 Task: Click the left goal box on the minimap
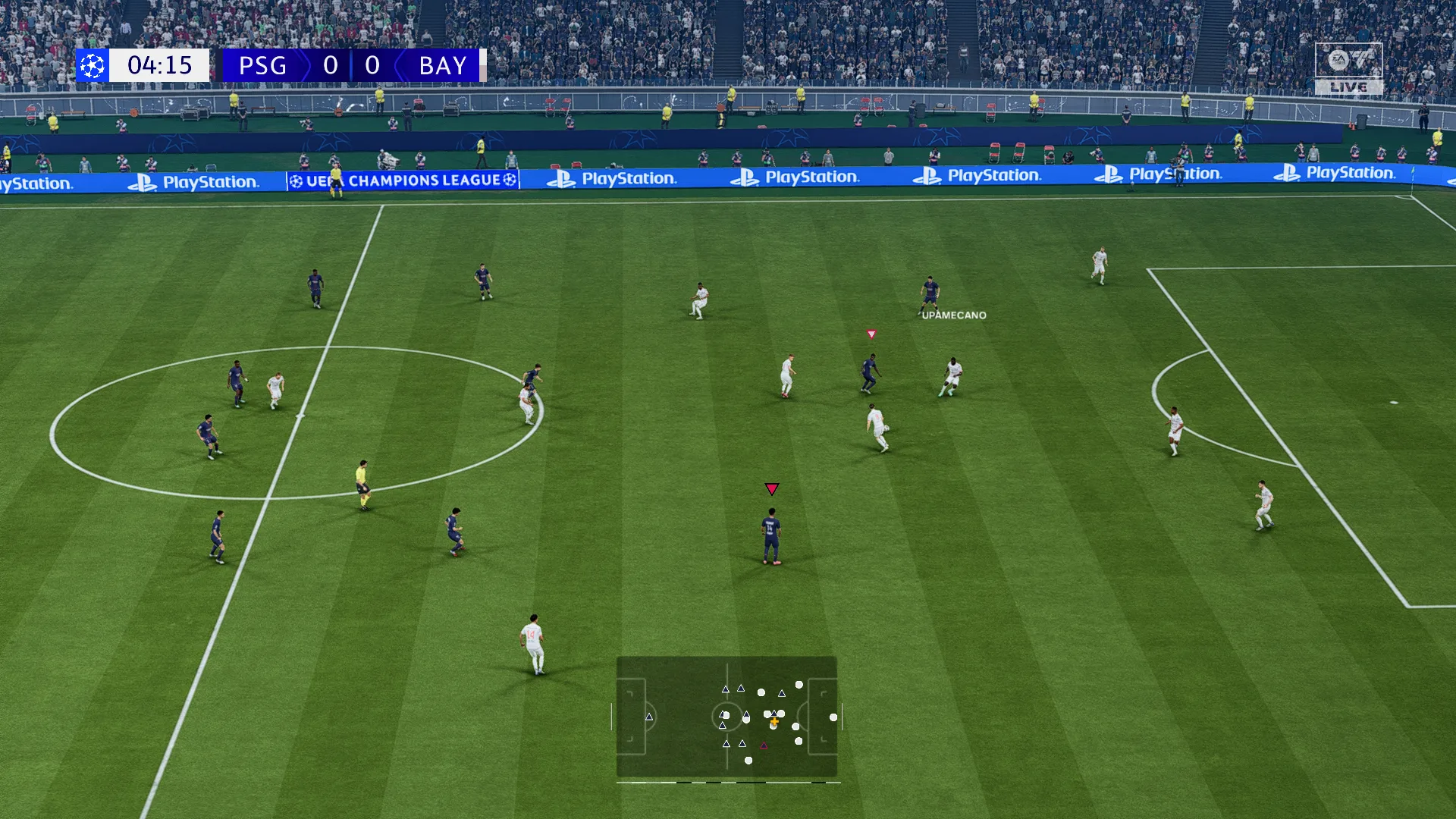632,716
